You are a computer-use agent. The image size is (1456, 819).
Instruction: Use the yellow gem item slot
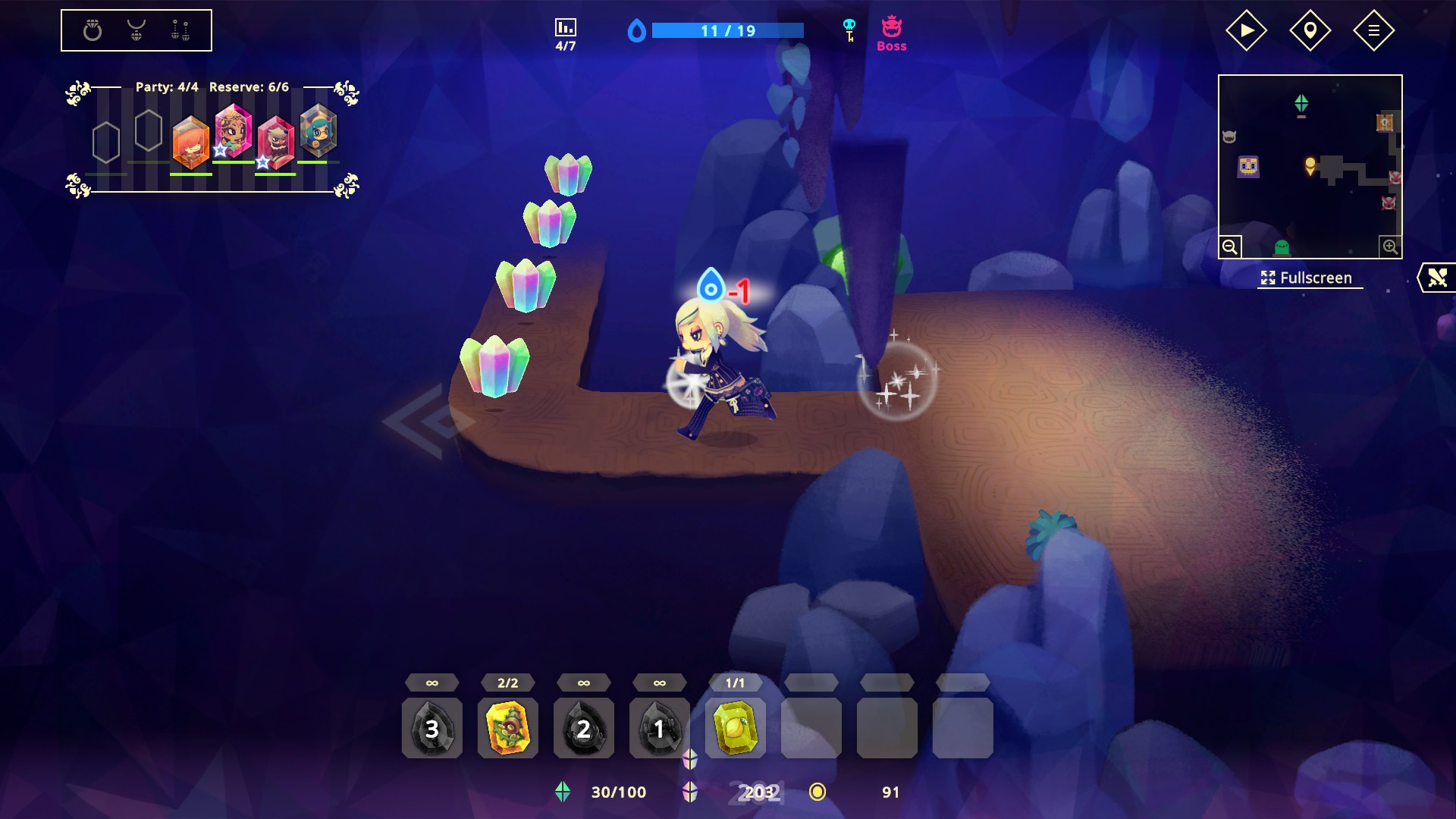tap(735, 728)
